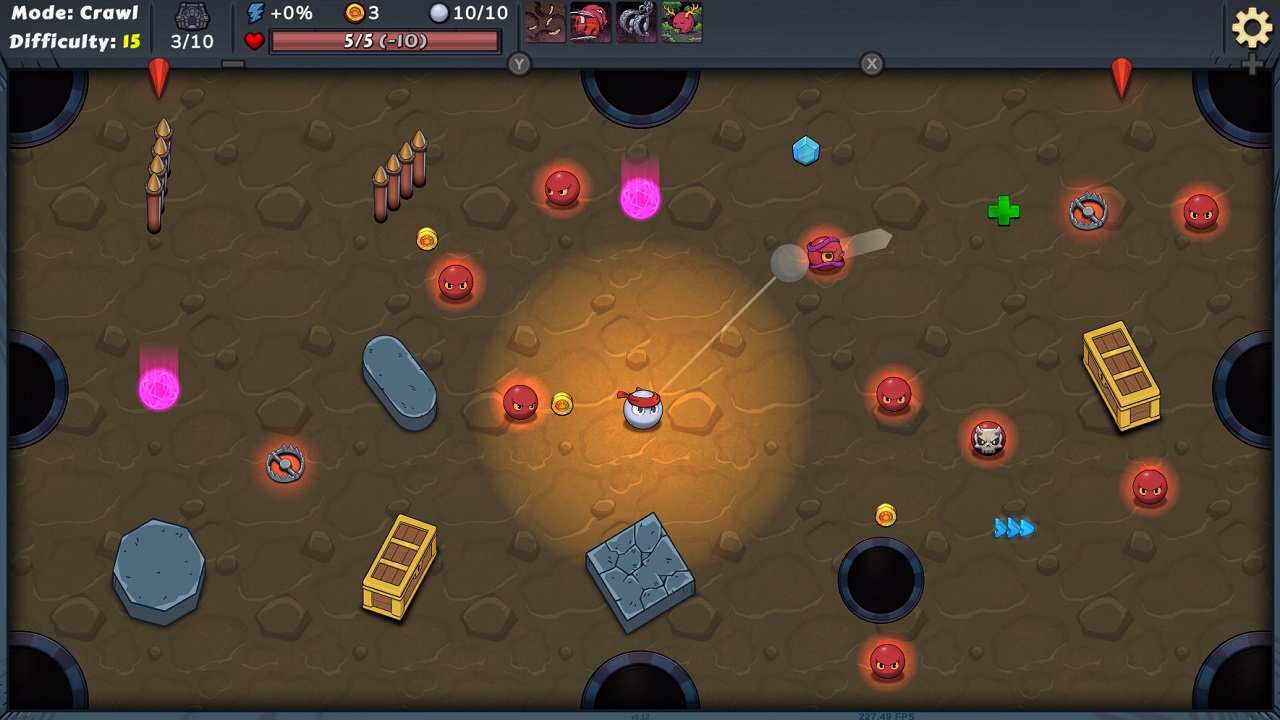This screenshot has height=720, width=1280.
Task: Click the blue triple-arrow speed boost pickup
Action: pyautogui.click(x=1013, y=528)
